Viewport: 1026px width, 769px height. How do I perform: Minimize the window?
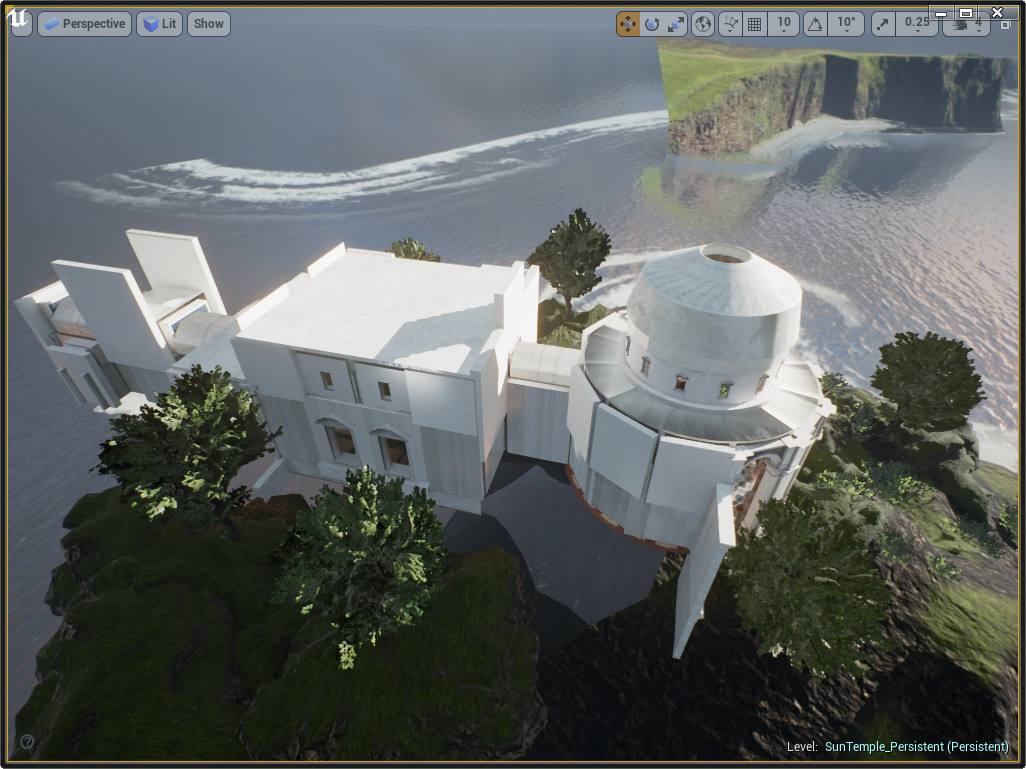[x=940, y=12]
